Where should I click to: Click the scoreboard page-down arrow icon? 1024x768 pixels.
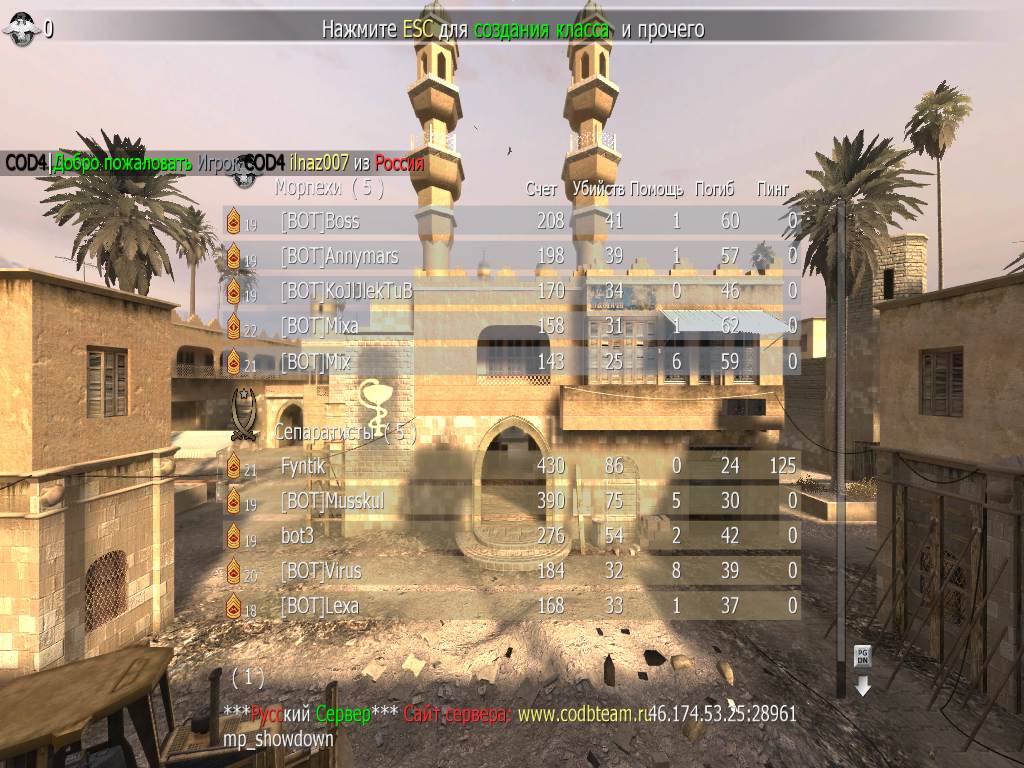click(862, 669)
